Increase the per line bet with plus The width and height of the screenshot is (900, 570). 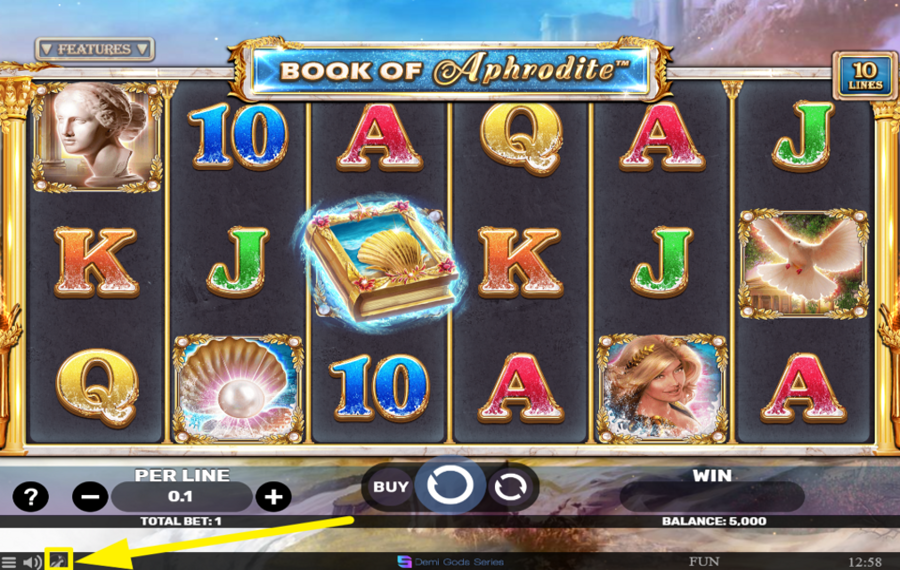pyautogui.click(x=273, y=496)
